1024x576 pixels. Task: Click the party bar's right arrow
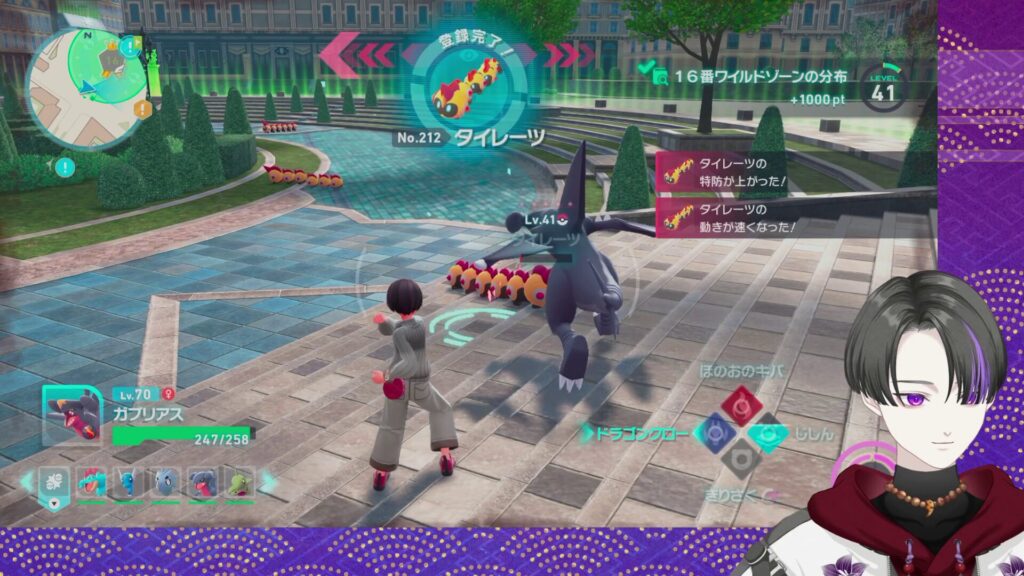(269, 482)
